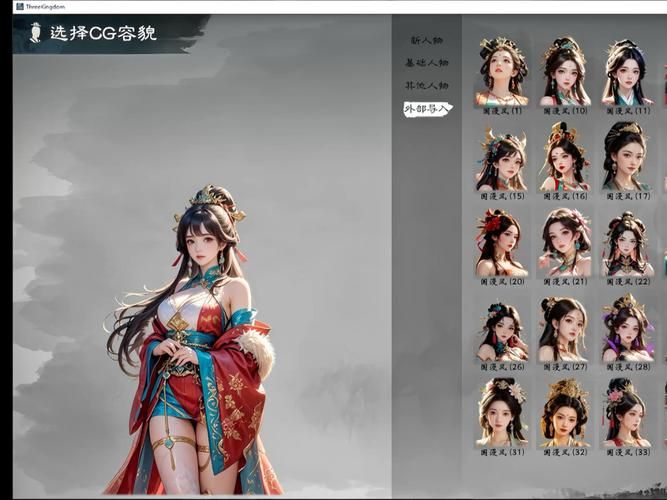Select the 国漫风 (26) portrait
The height and width of the screenshot is (500, 667).
501,329
